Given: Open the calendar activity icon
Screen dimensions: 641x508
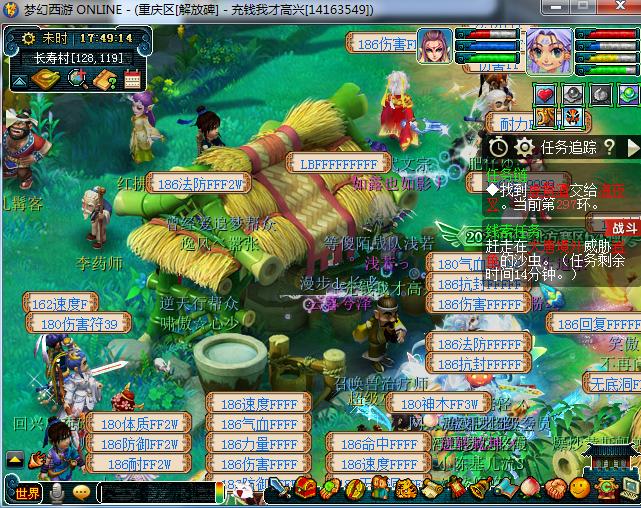Looking at the screenshot, I should pos(132,78).
